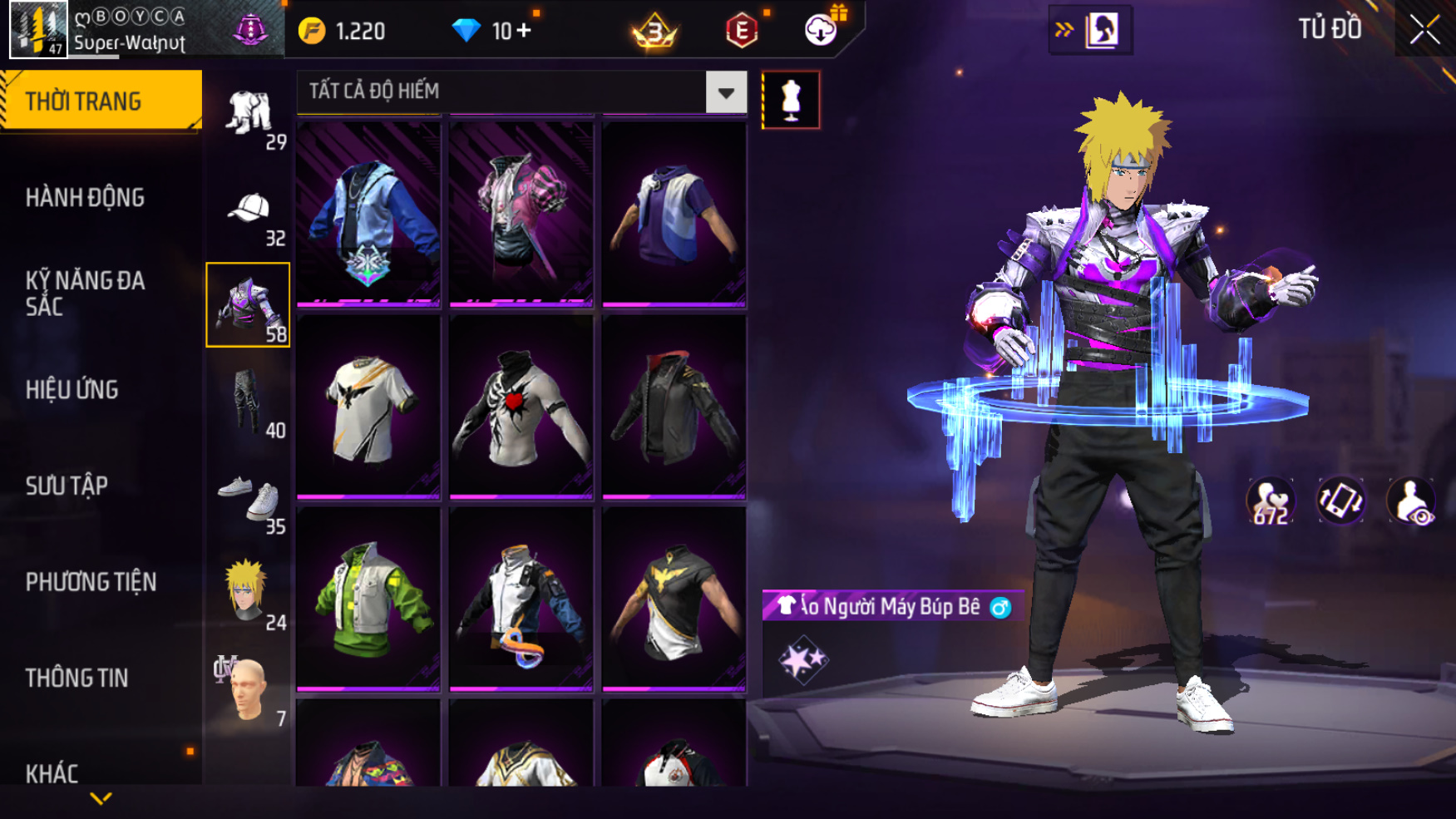
Task: Pick the green and white vest jacket
Action: pyautogui.click(x=368, y=599)
